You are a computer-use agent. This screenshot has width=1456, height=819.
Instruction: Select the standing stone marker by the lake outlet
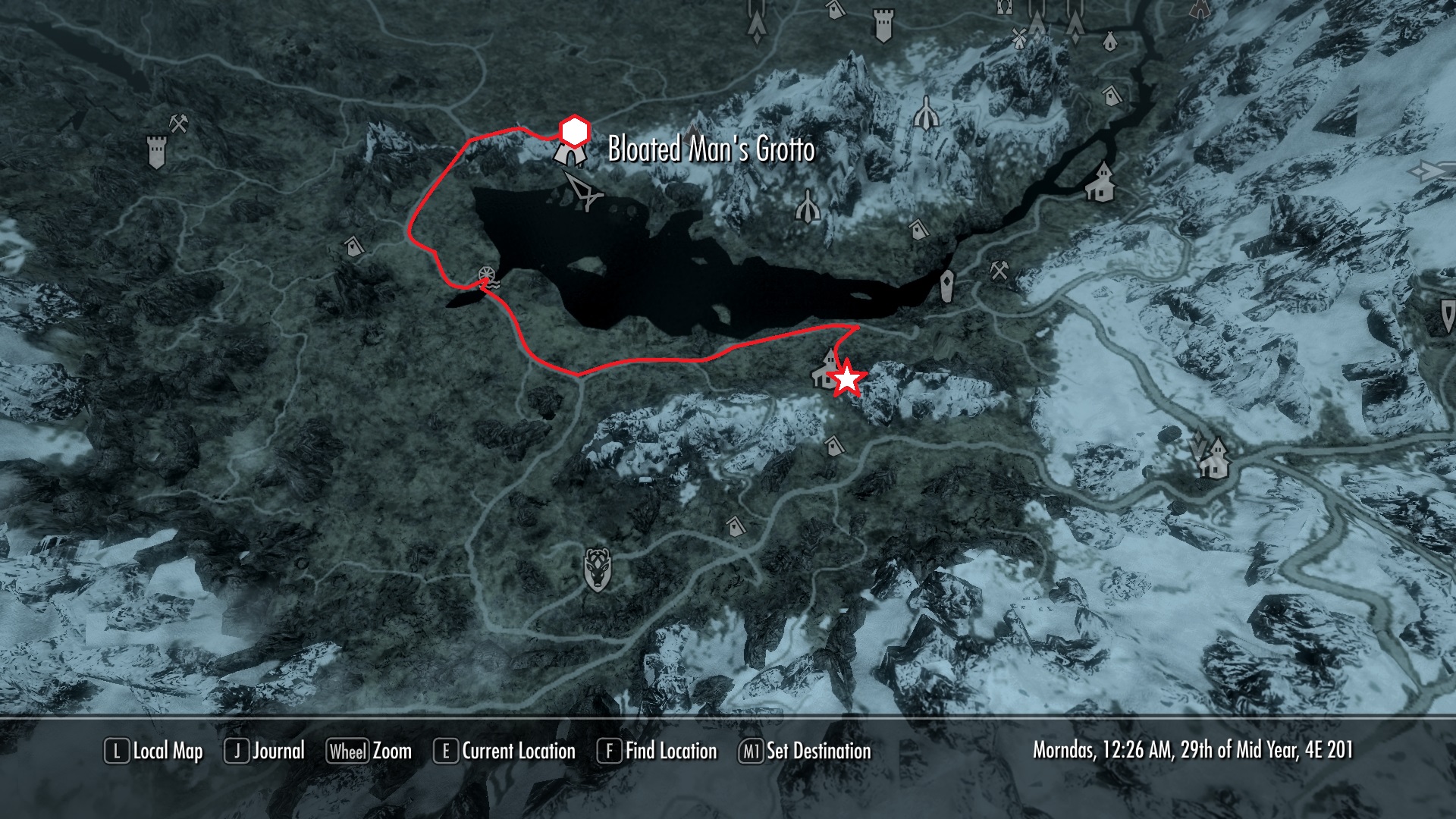(948, 287)
